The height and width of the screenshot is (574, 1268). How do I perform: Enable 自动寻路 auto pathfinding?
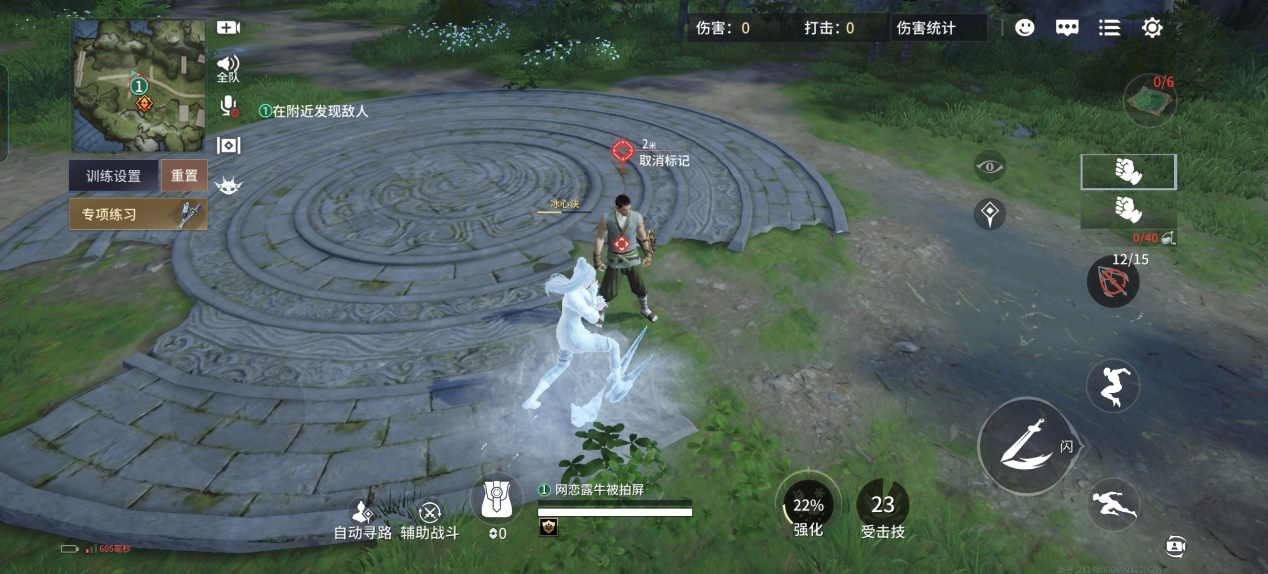click(363, 519)
